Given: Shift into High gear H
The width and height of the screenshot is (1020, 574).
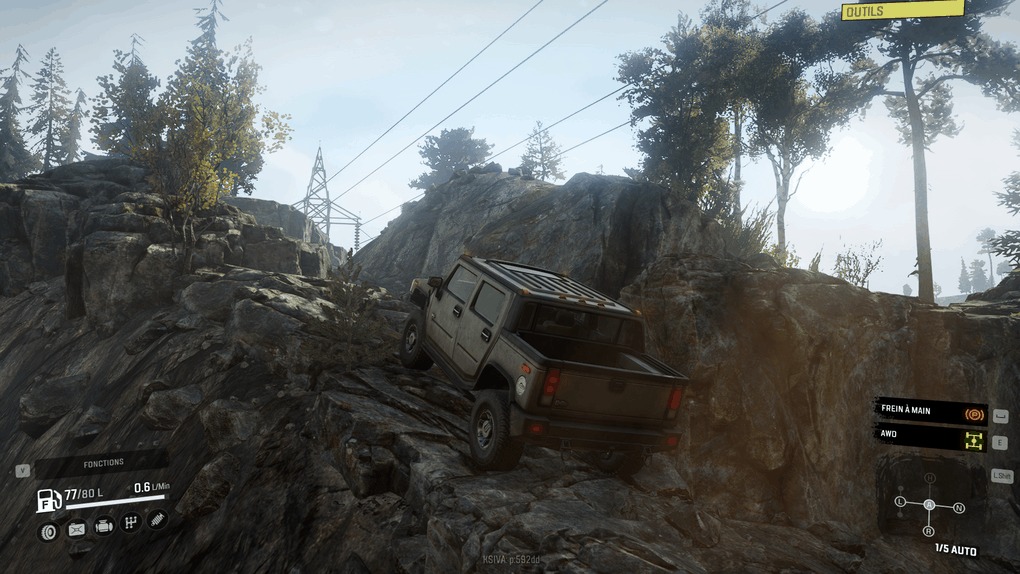Looking at the screenshot, I should point(929,478).
